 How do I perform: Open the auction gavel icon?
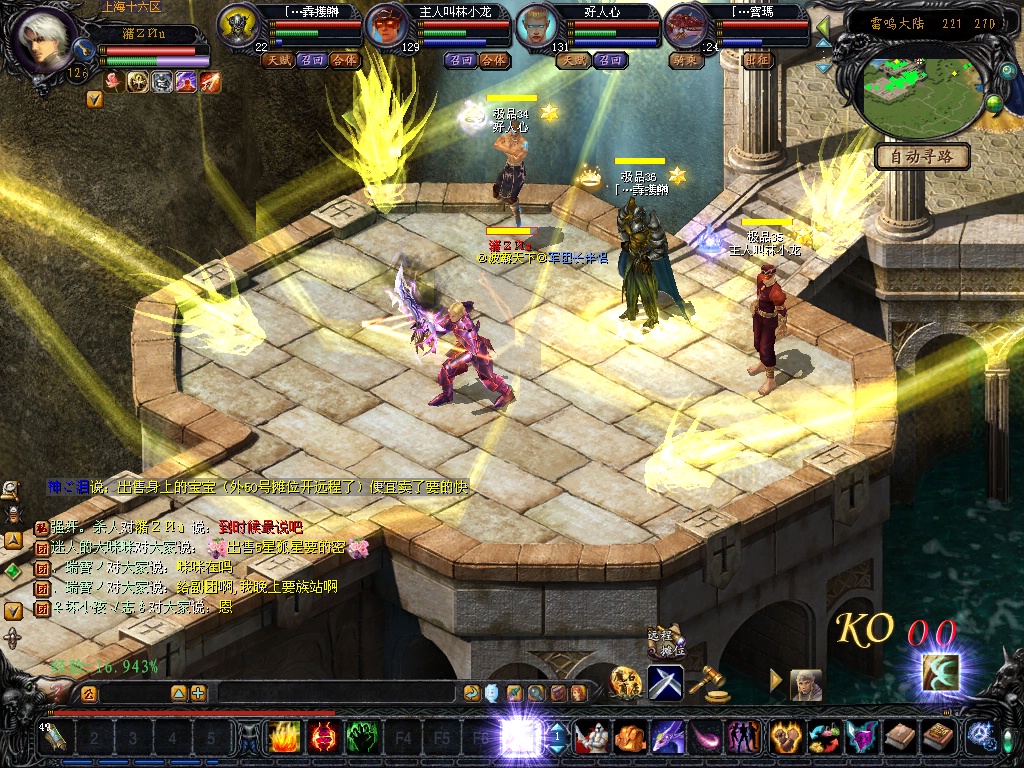coord(711,683)
